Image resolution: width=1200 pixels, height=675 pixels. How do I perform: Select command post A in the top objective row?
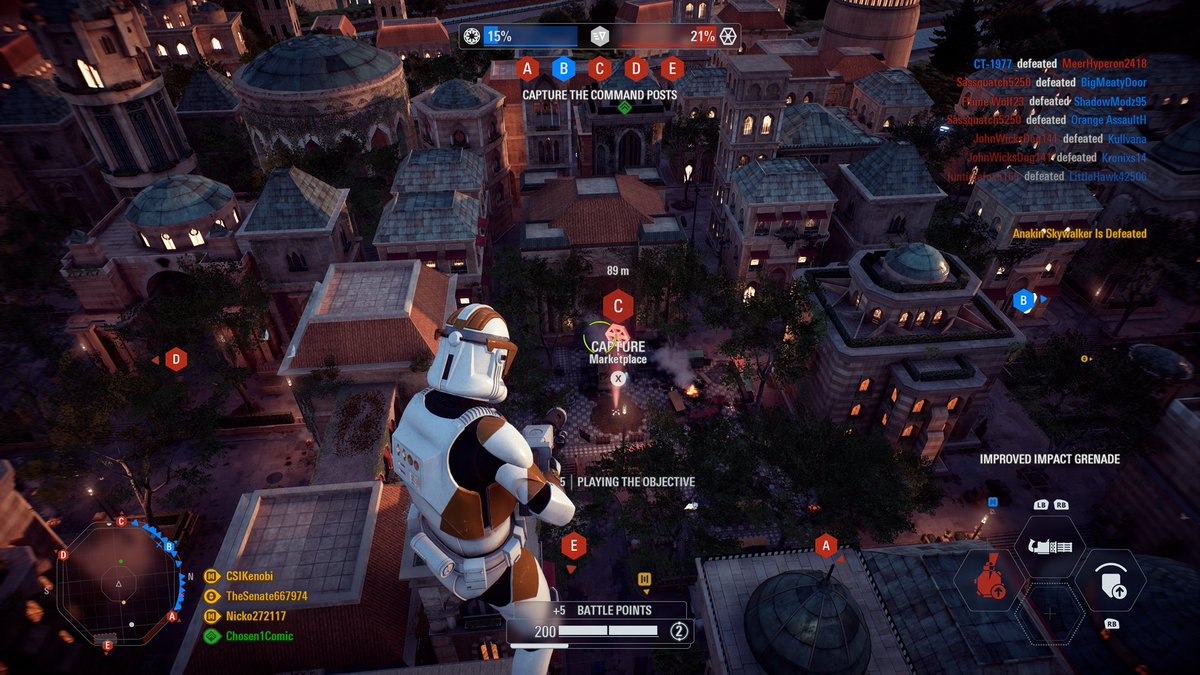click(x=529, y=69)
